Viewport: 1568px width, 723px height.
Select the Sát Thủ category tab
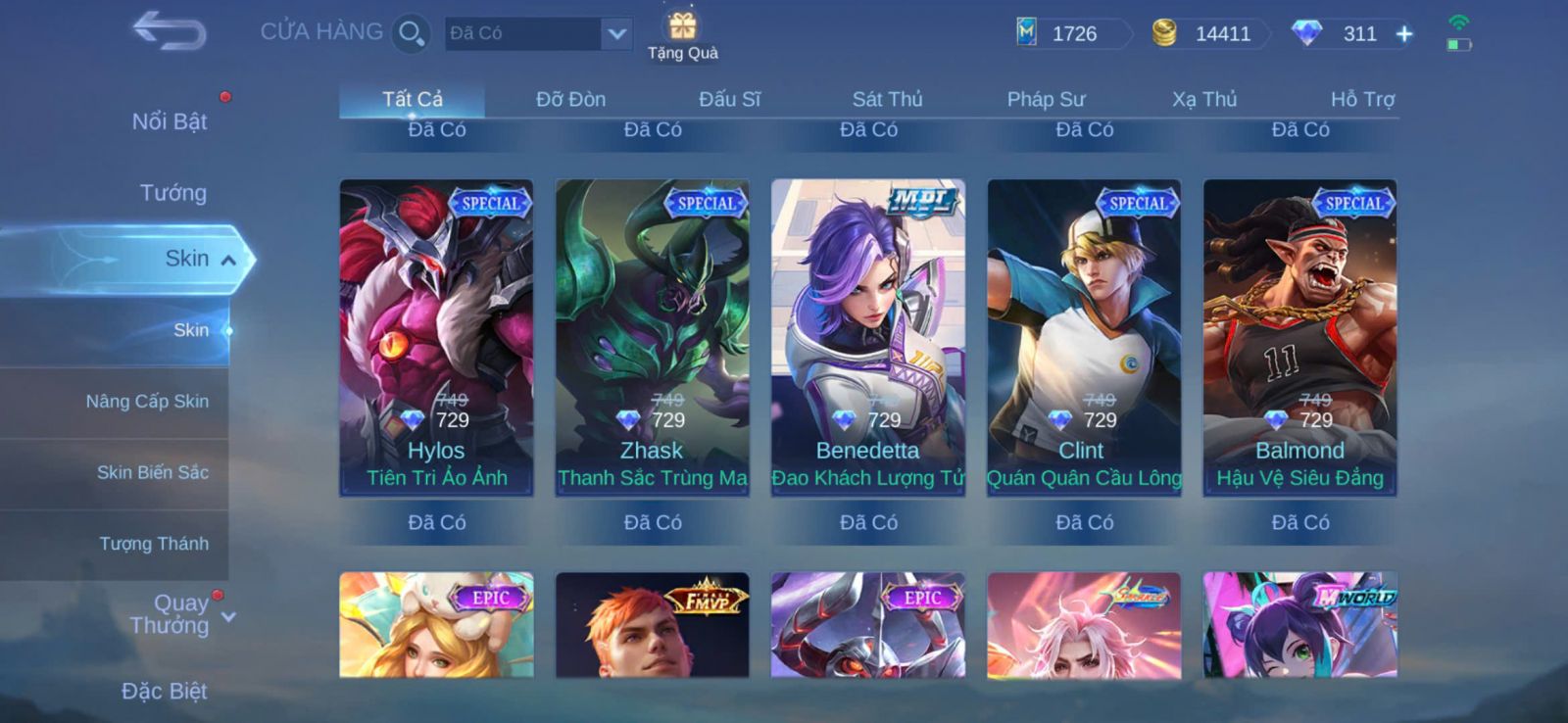pyautogui.click(x=887, y=99)
